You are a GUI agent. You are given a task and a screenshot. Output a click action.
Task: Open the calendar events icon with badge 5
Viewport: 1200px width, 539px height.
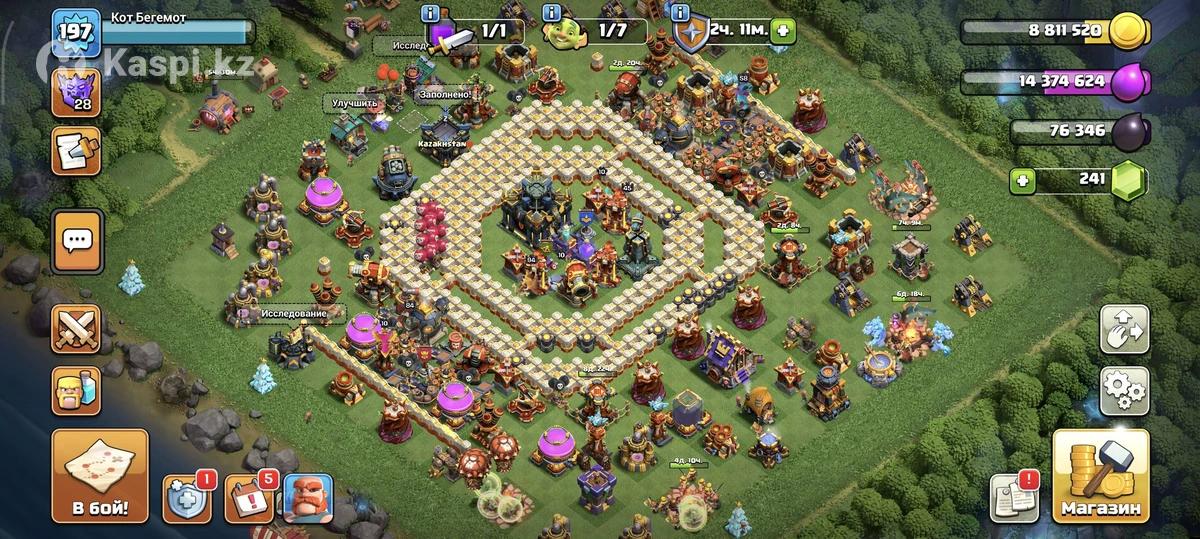pos(247,497)
